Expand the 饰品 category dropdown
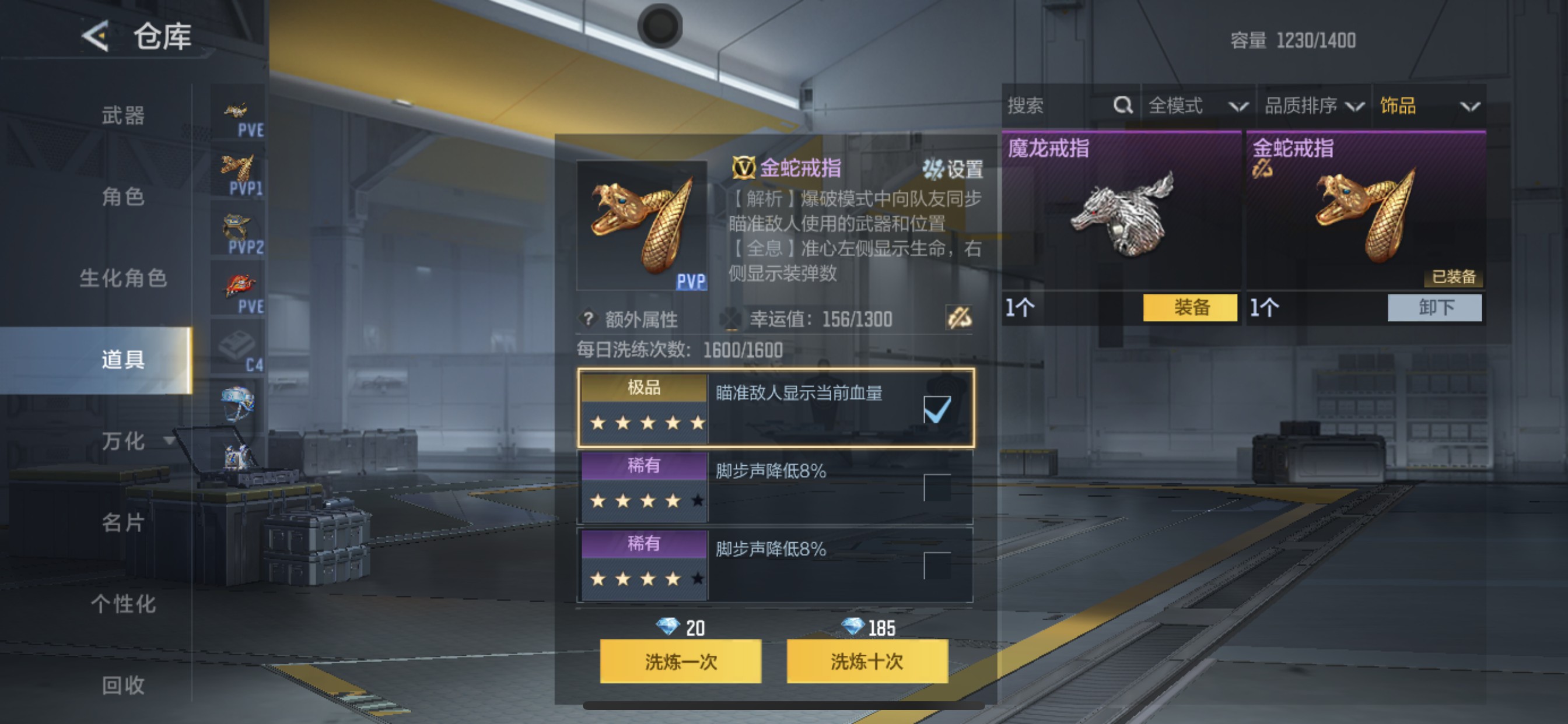The image size is (1568, 724). point(1437,106)
